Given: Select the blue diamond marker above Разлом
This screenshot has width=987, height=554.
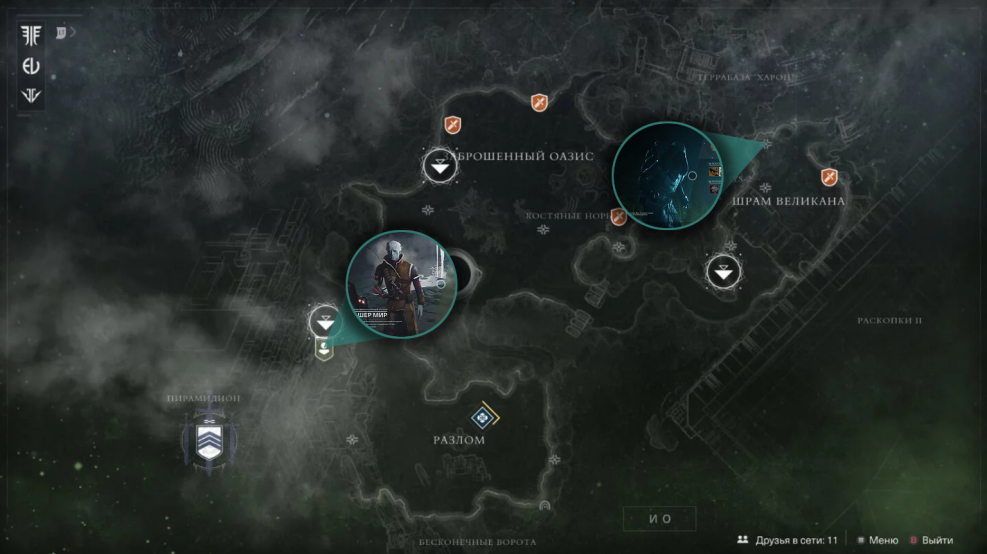Looking at the screenshot, I should 485,417.
